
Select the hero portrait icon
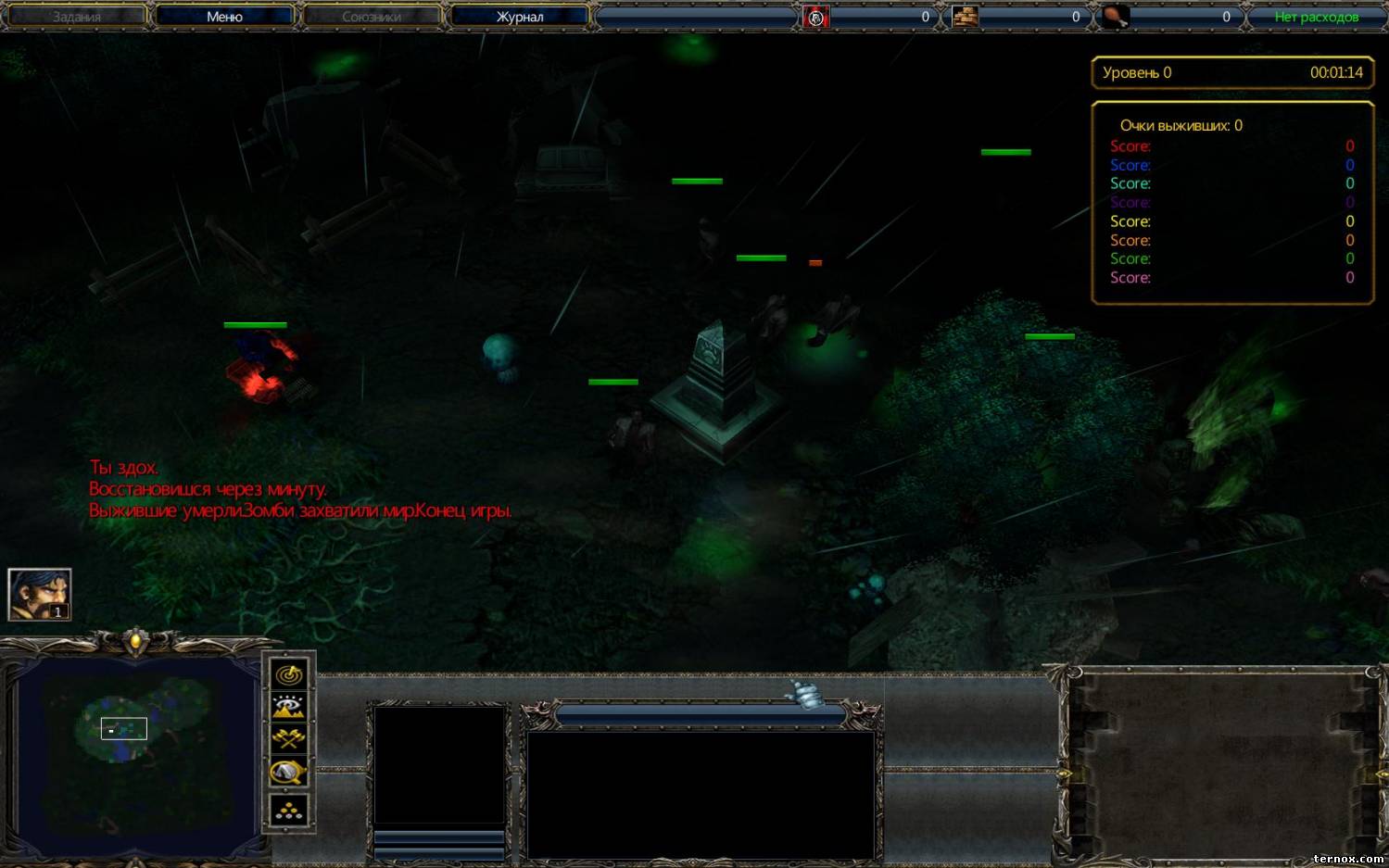click(39, 594)
